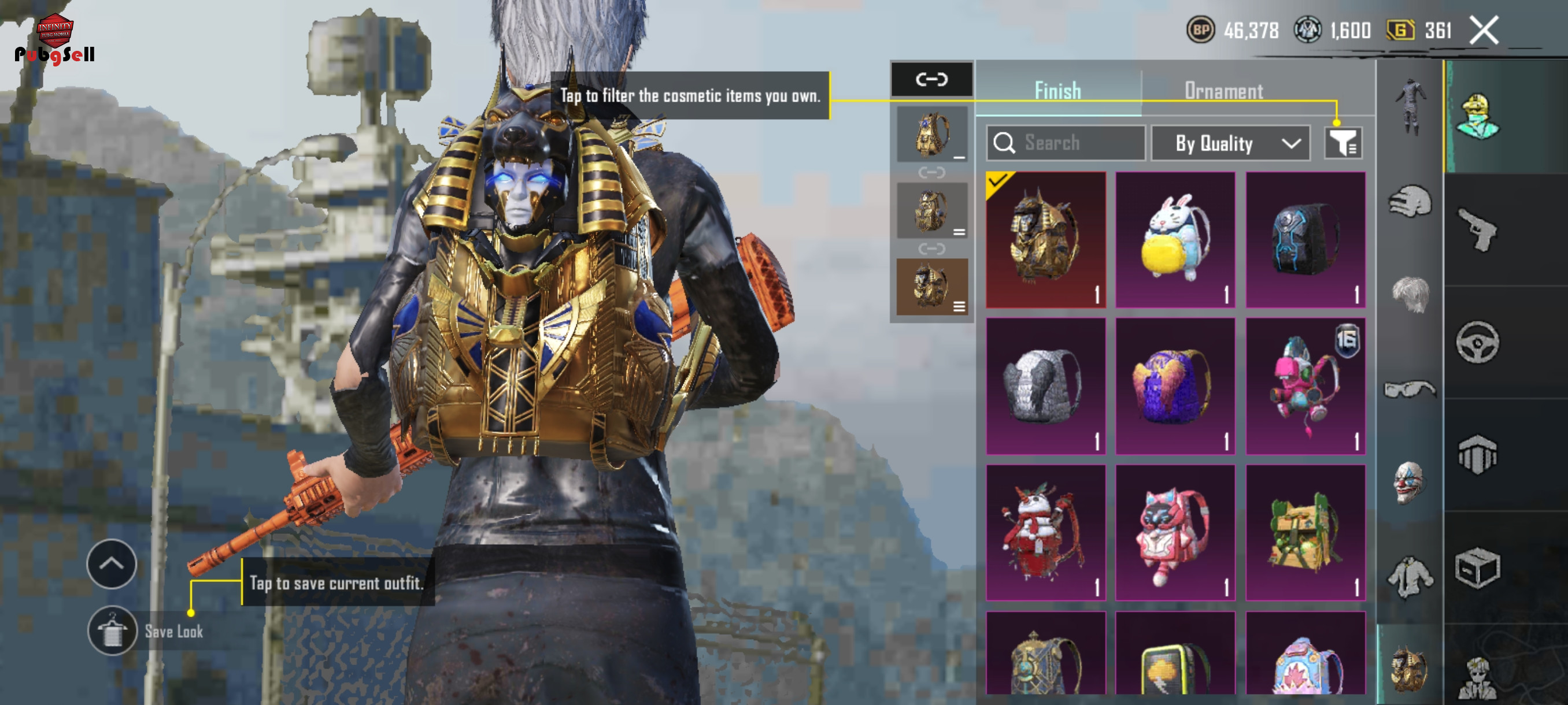This screenshot has height=705, width=1568.
Task: Select the golden pharaoh backpack skin
Action: click(1045, 240)
